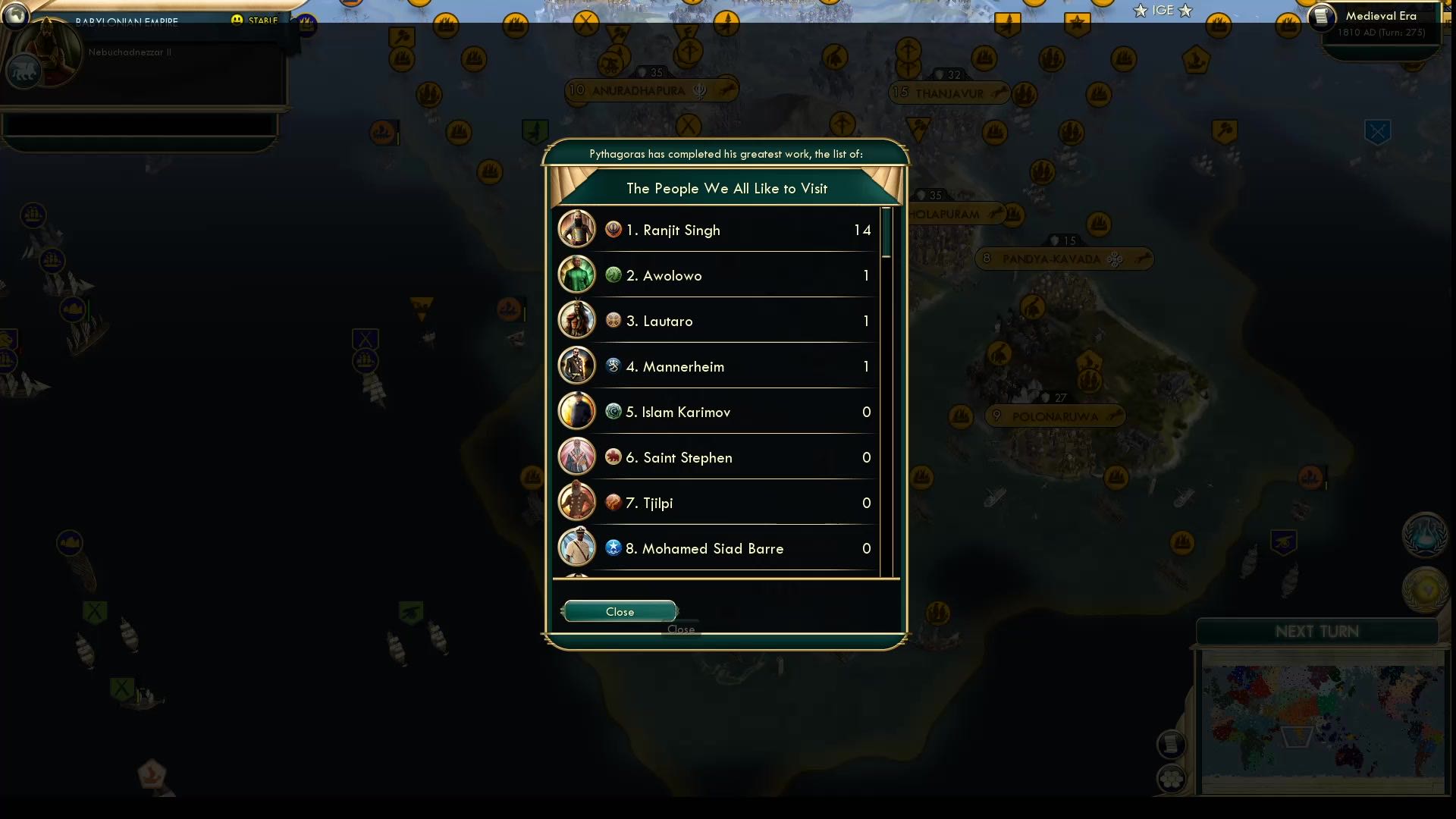Select Mannerheim's leader portrait

coord(577,366)
